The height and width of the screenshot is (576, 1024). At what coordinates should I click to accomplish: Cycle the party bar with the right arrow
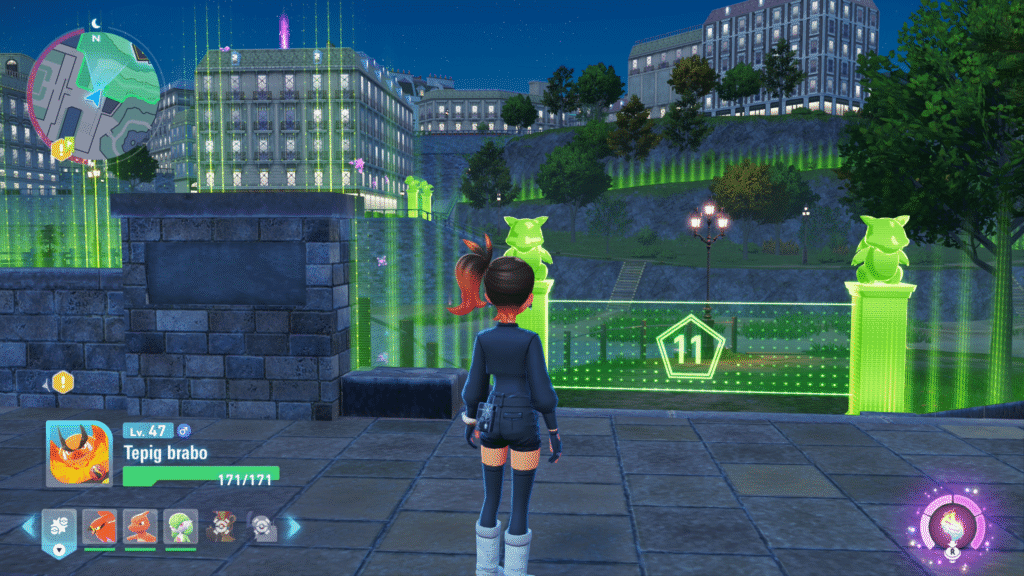tap(294, 526)
